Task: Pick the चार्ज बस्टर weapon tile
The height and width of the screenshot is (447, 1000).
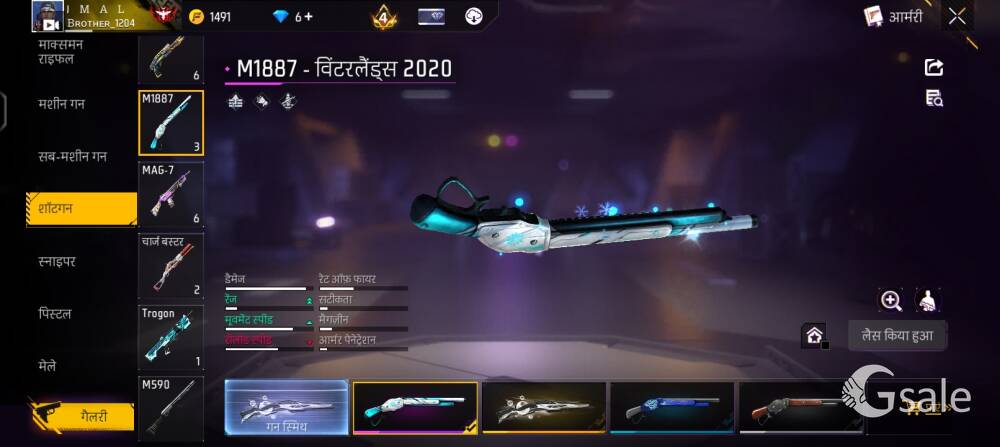Action: [170, 266]
